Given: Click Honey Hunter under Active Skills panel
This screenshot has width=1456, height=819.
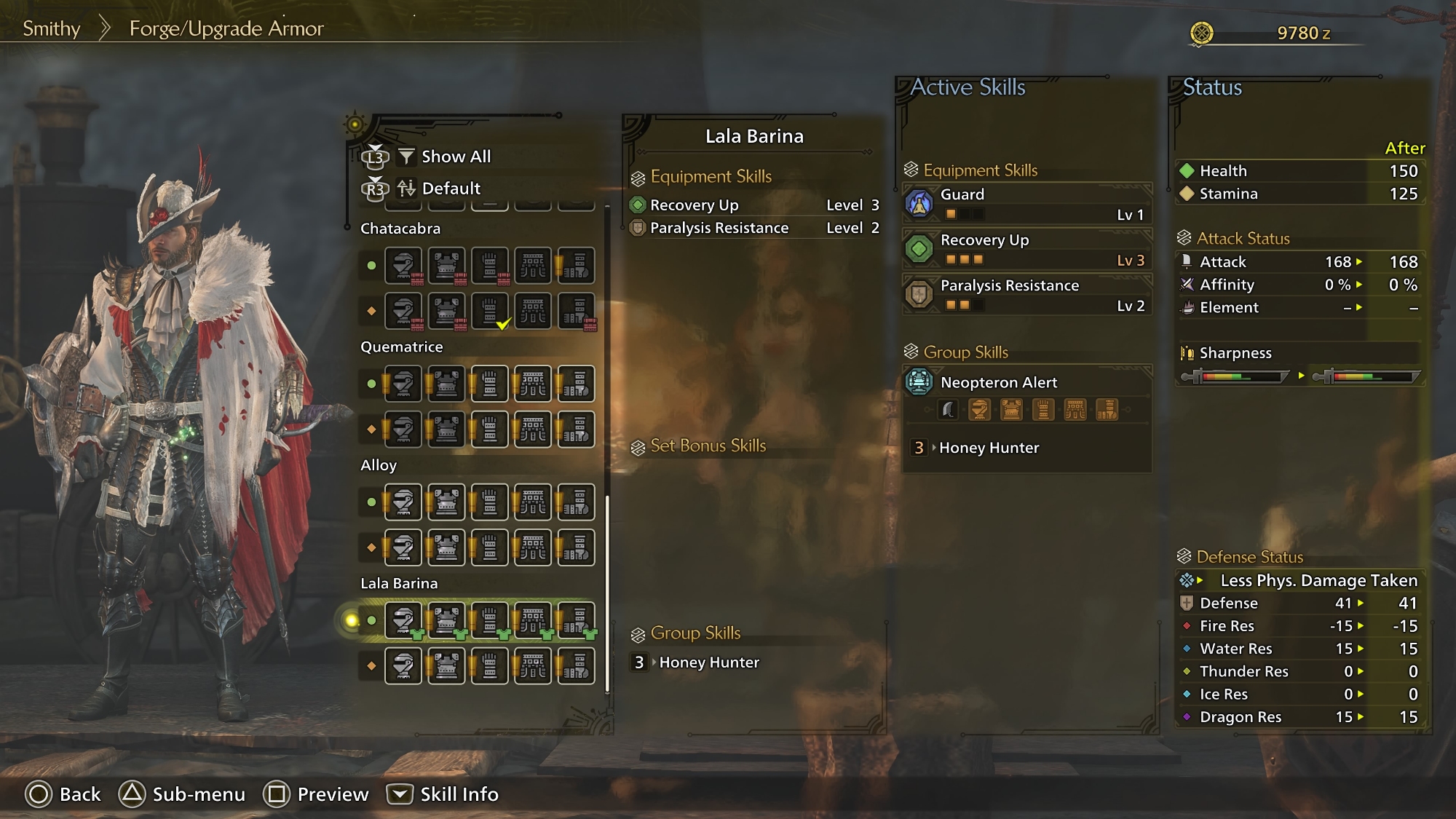Looking at the screenshot, I should [988, 448].
